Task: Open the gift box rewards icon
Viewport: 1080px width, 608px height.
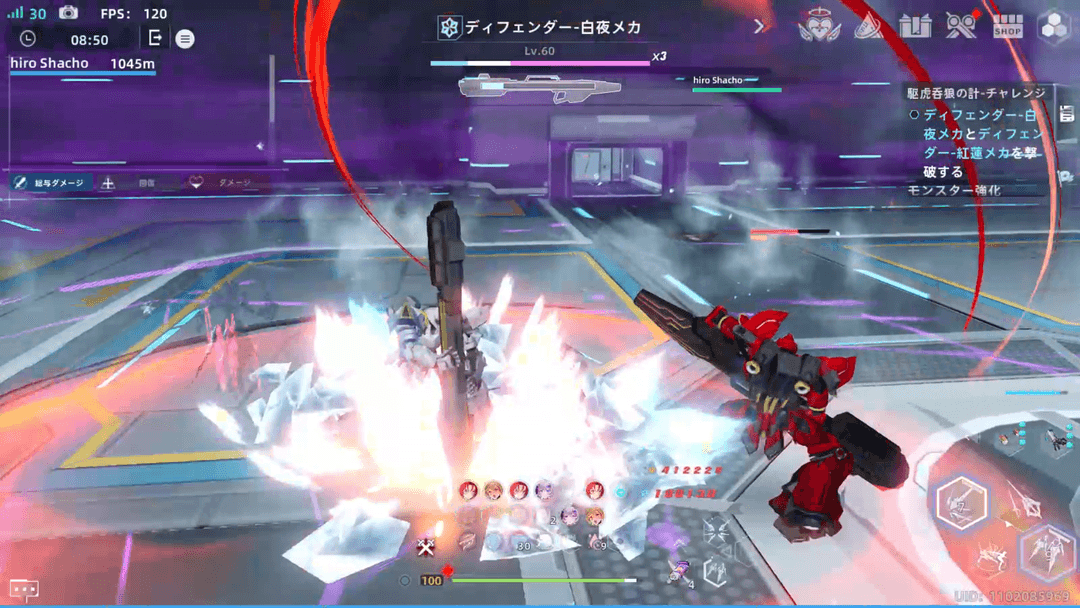Action: coord(915,27)
